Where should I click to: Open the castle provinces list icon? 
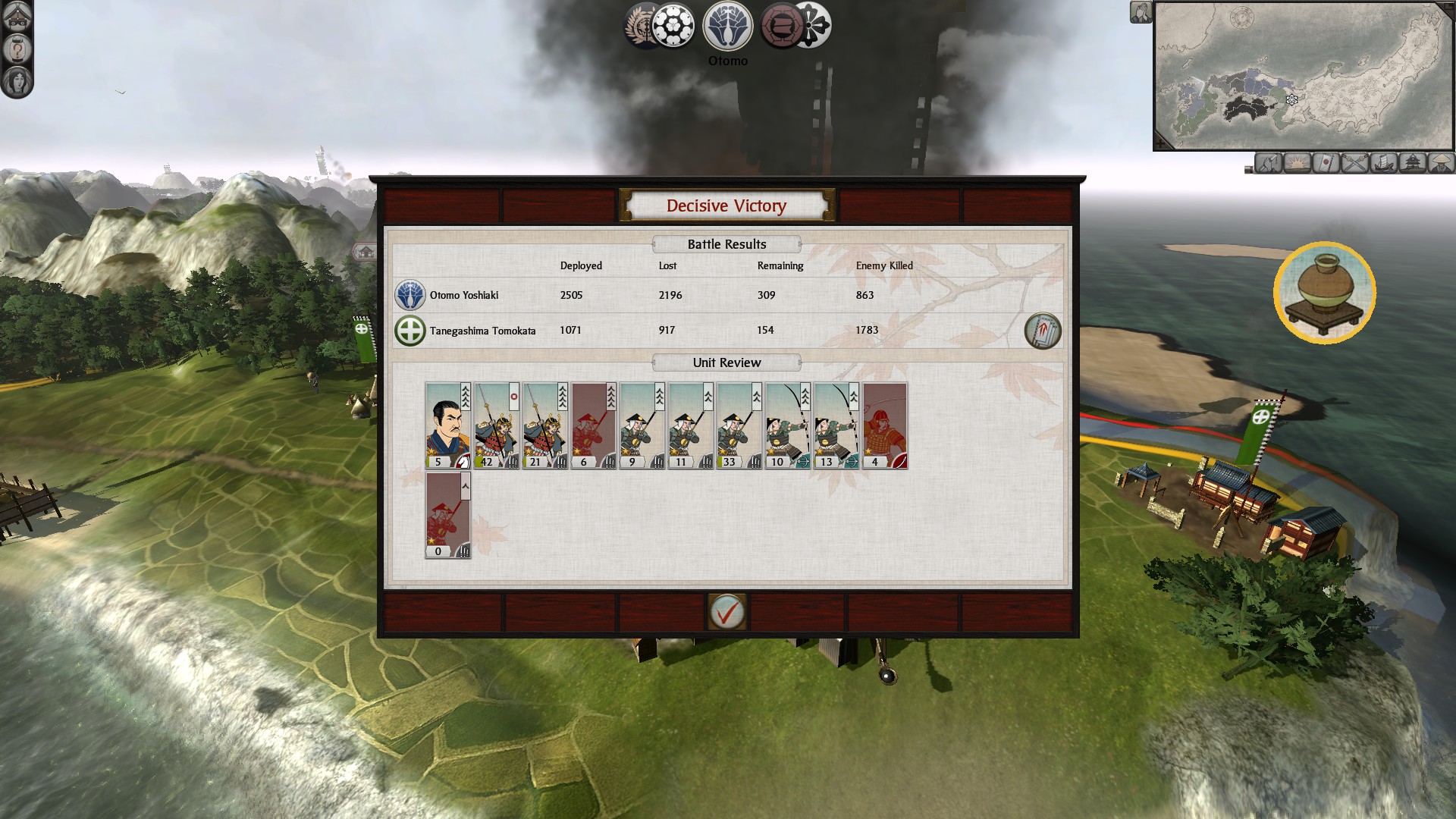tap(1412, 163)
